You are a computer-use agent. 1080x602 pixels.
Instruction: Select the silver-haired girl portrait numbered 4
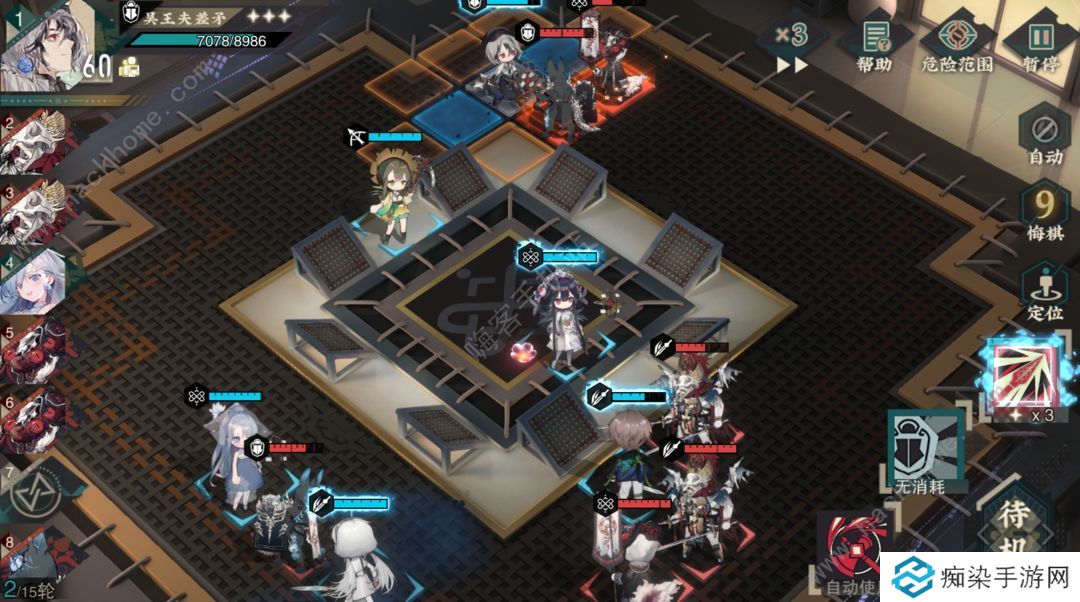(x=38, y=282)
